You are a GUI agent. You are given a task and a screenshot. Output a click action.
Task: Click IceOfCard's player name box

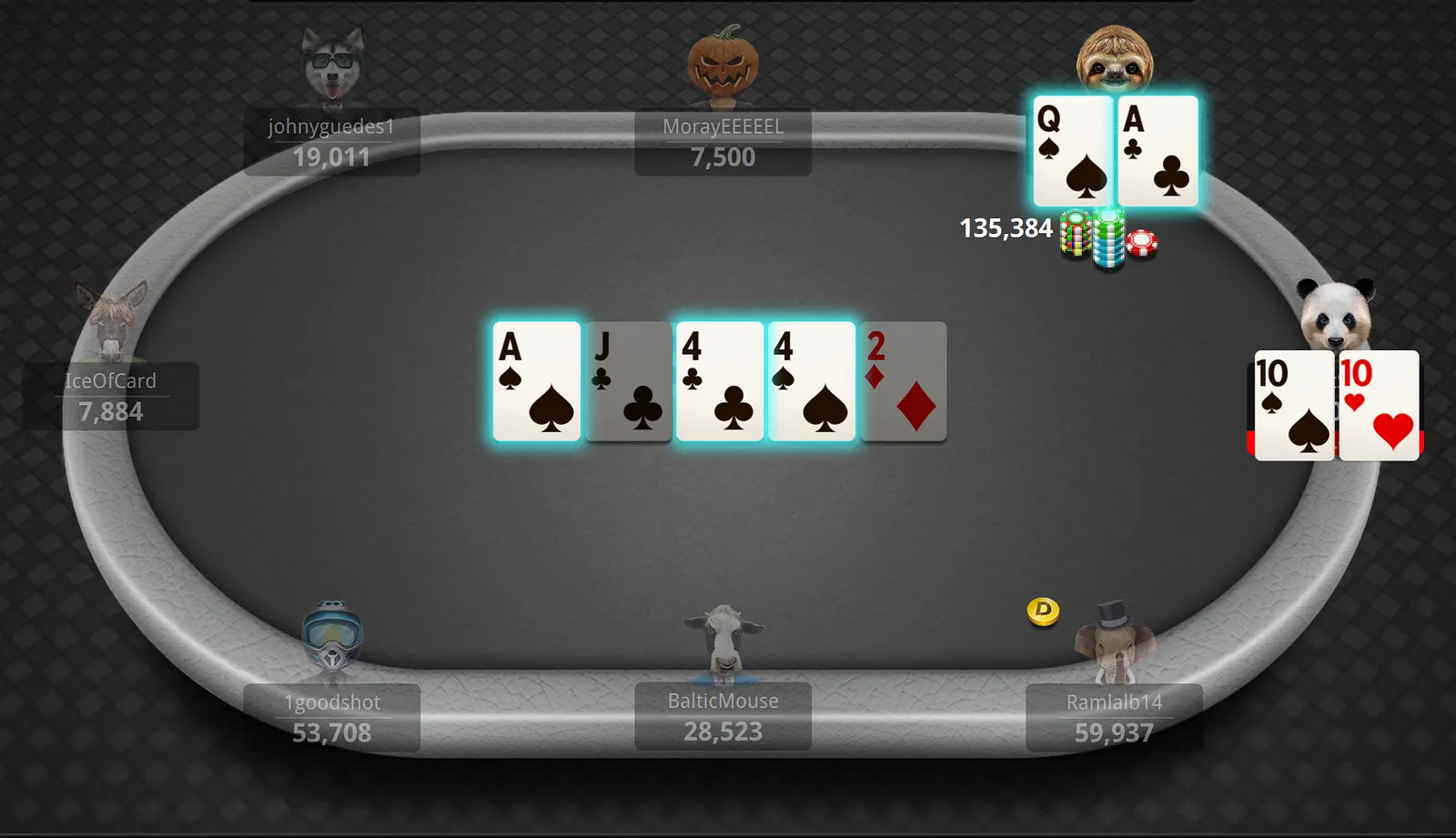[111, 397]
